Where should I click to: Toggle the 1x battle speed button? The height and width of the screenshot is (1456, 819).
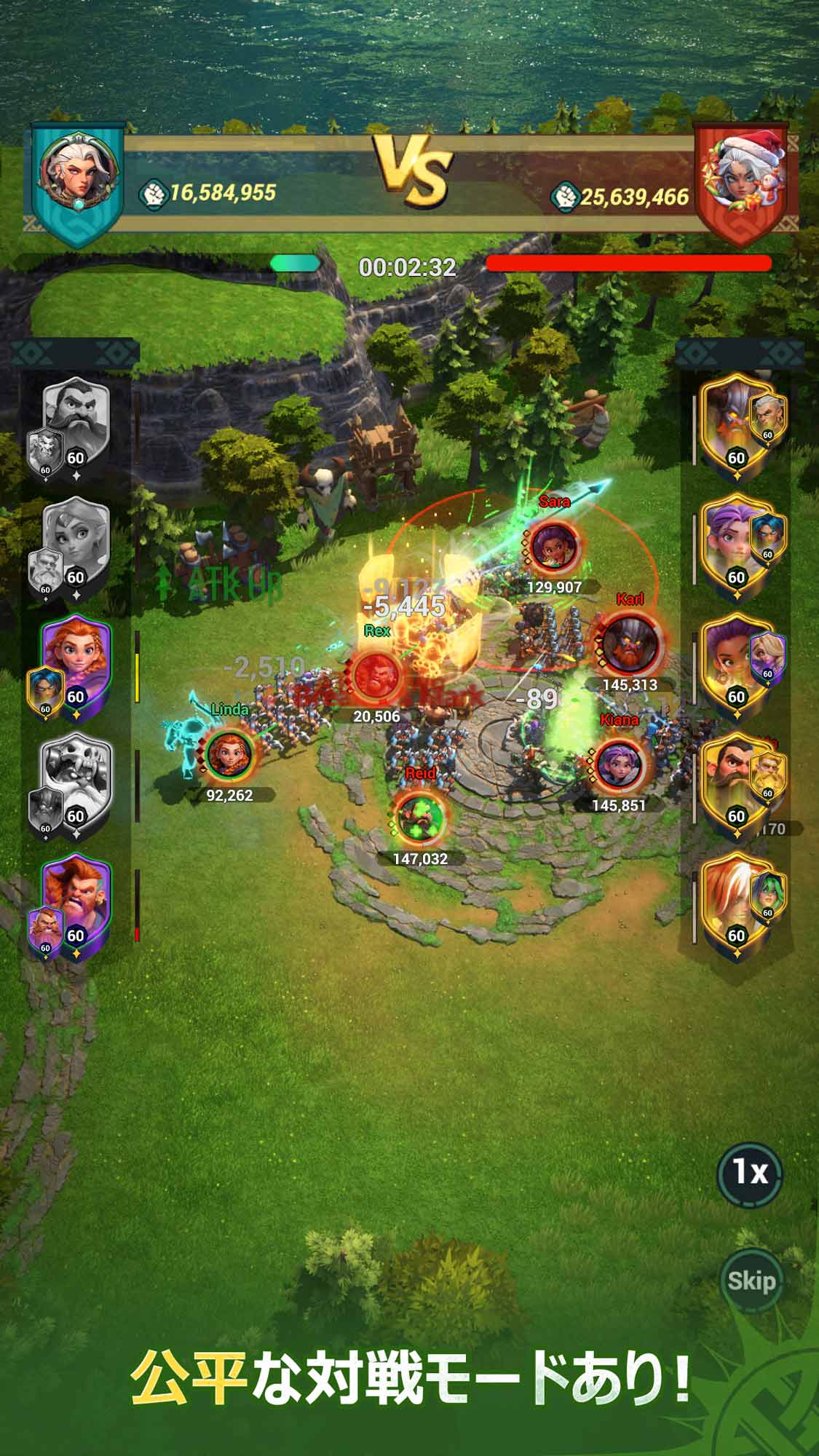[750, 1172]
